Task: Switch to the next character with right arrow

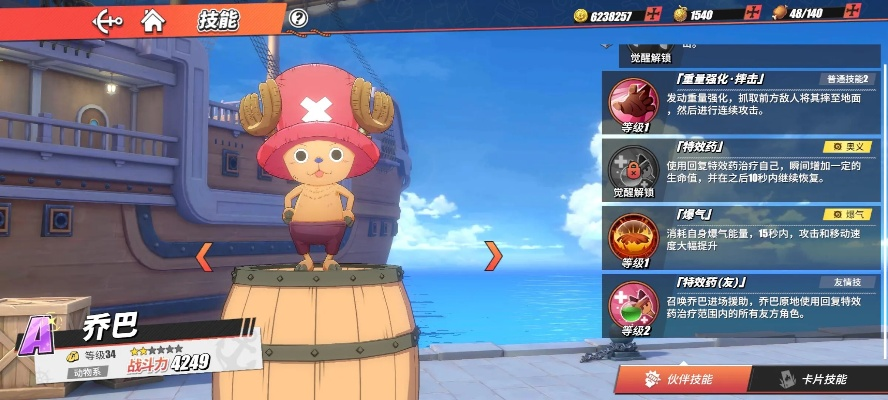Action: [492, 256]
